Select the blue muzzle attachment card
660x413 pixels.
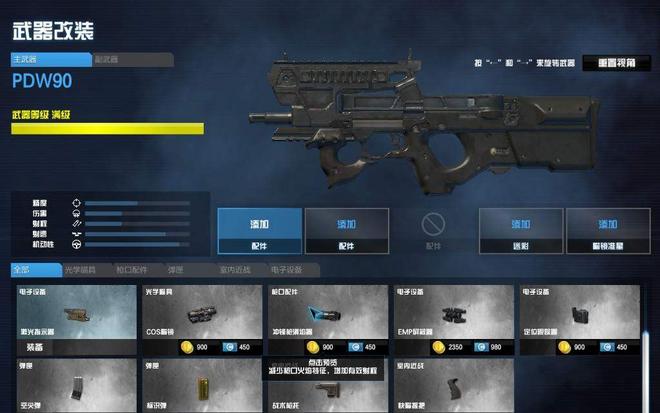tap(326, 314)
